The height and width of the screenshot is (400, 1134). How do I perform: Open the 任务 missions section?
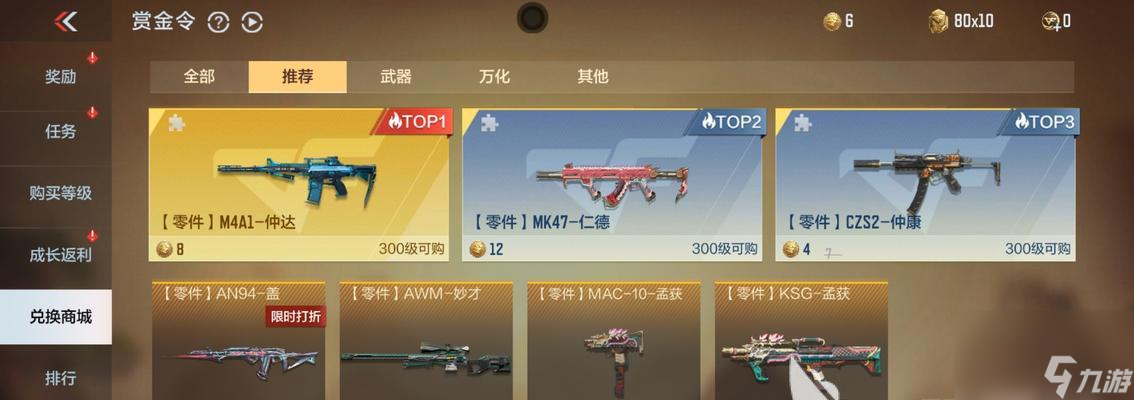coord(60,131)
